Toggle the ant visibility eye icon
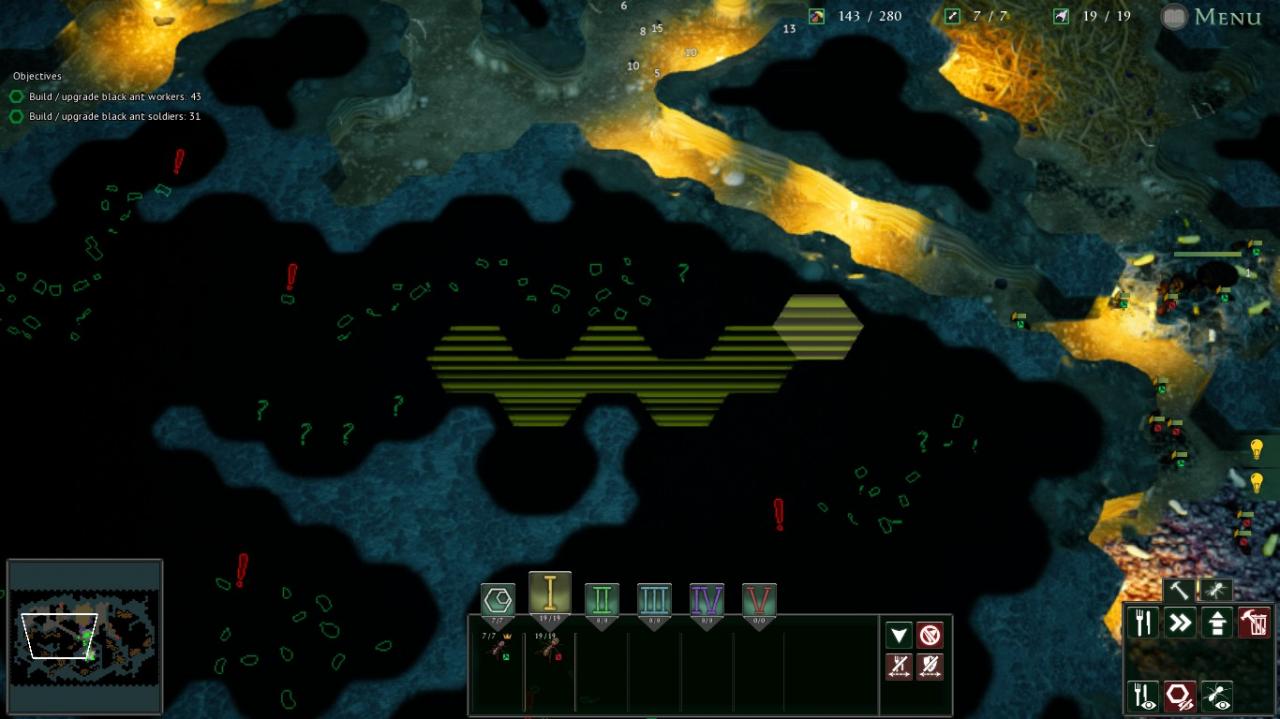Image resolution: width=1280 pixels, height=719 pixels. coord(1218,695)
